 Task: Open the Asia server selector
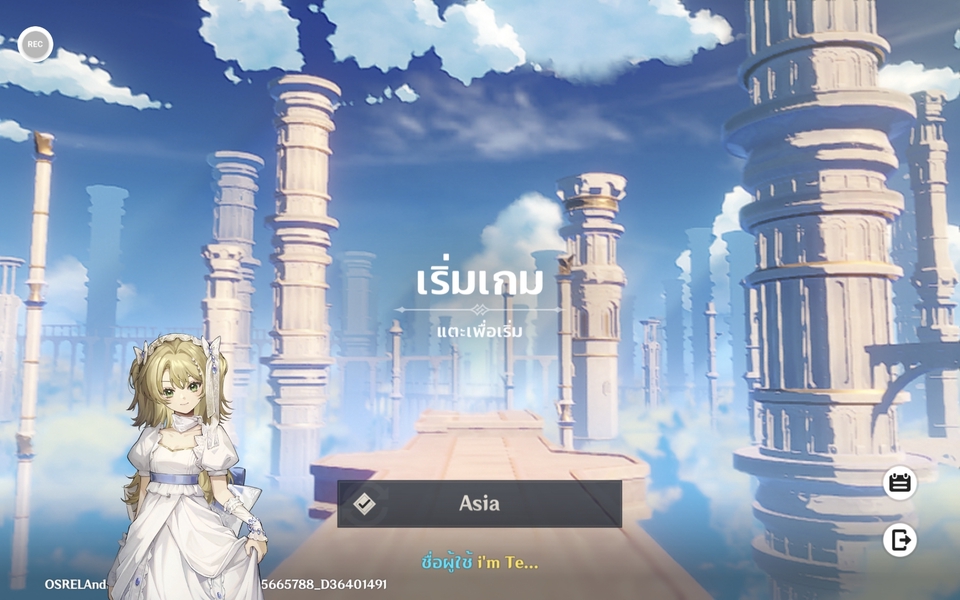pos(479,504)
